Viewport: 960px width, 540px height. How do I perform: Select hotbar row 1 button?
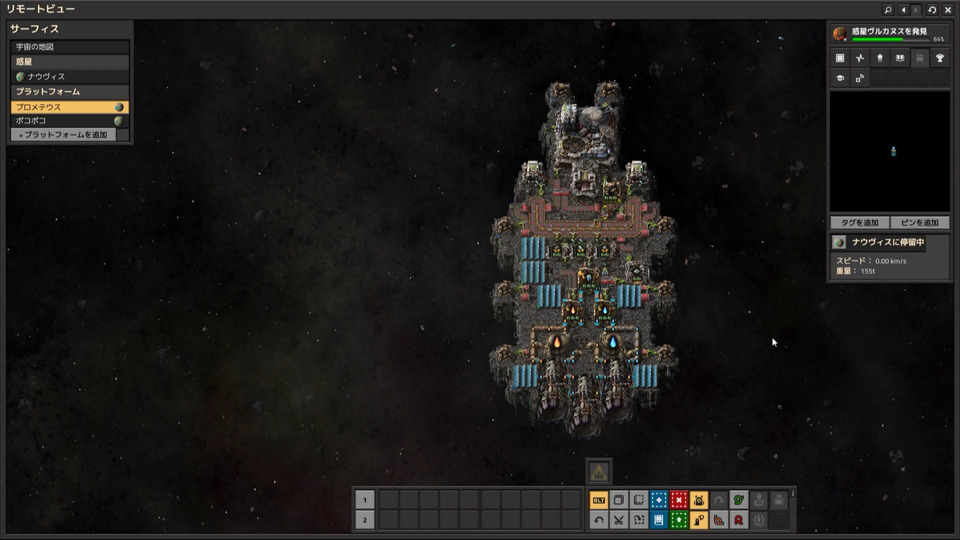365,500
